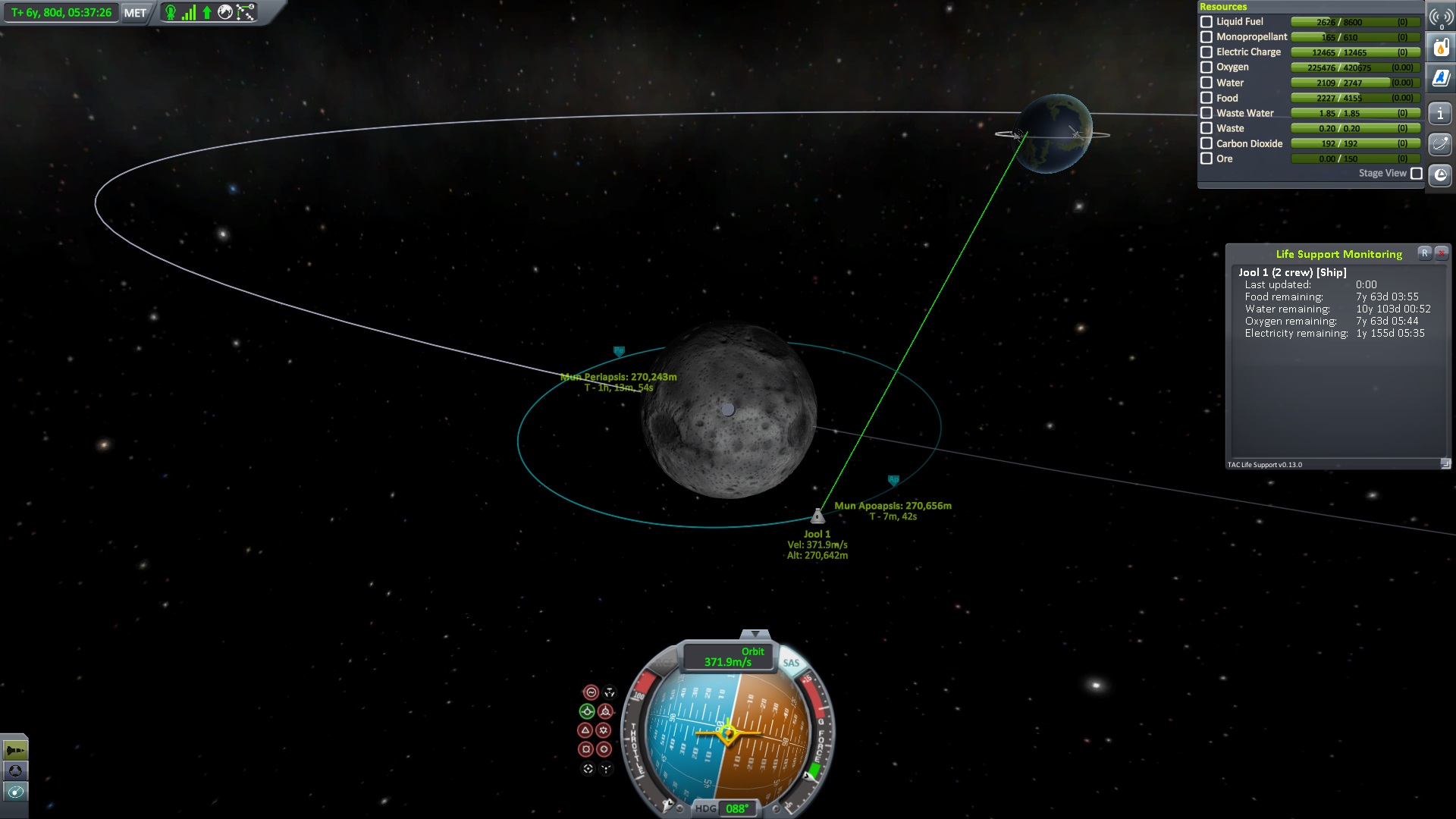
Task: Tick the Liquid Fuel resource checkbox
Action: (1207, 22)
